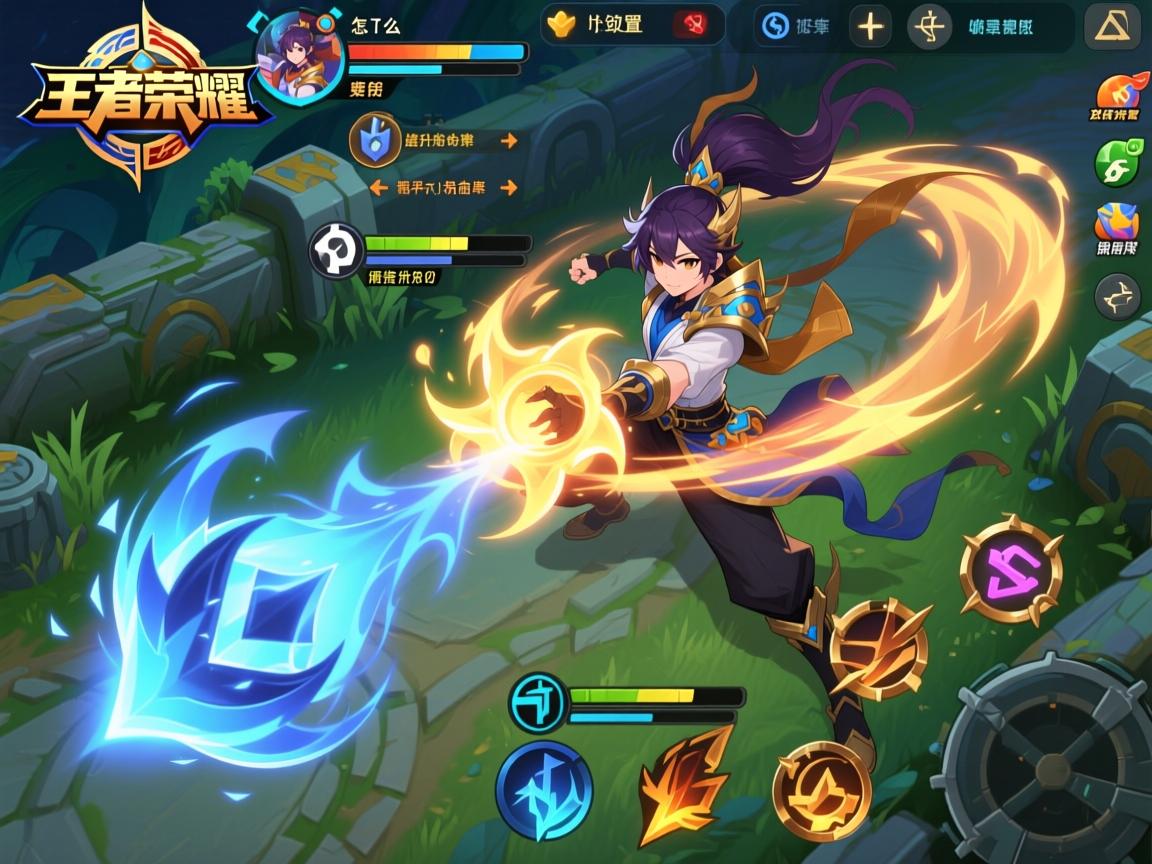Open the multicolored gift side icon
This screenshot has height=864, width=1152.
pos(1117,224)
